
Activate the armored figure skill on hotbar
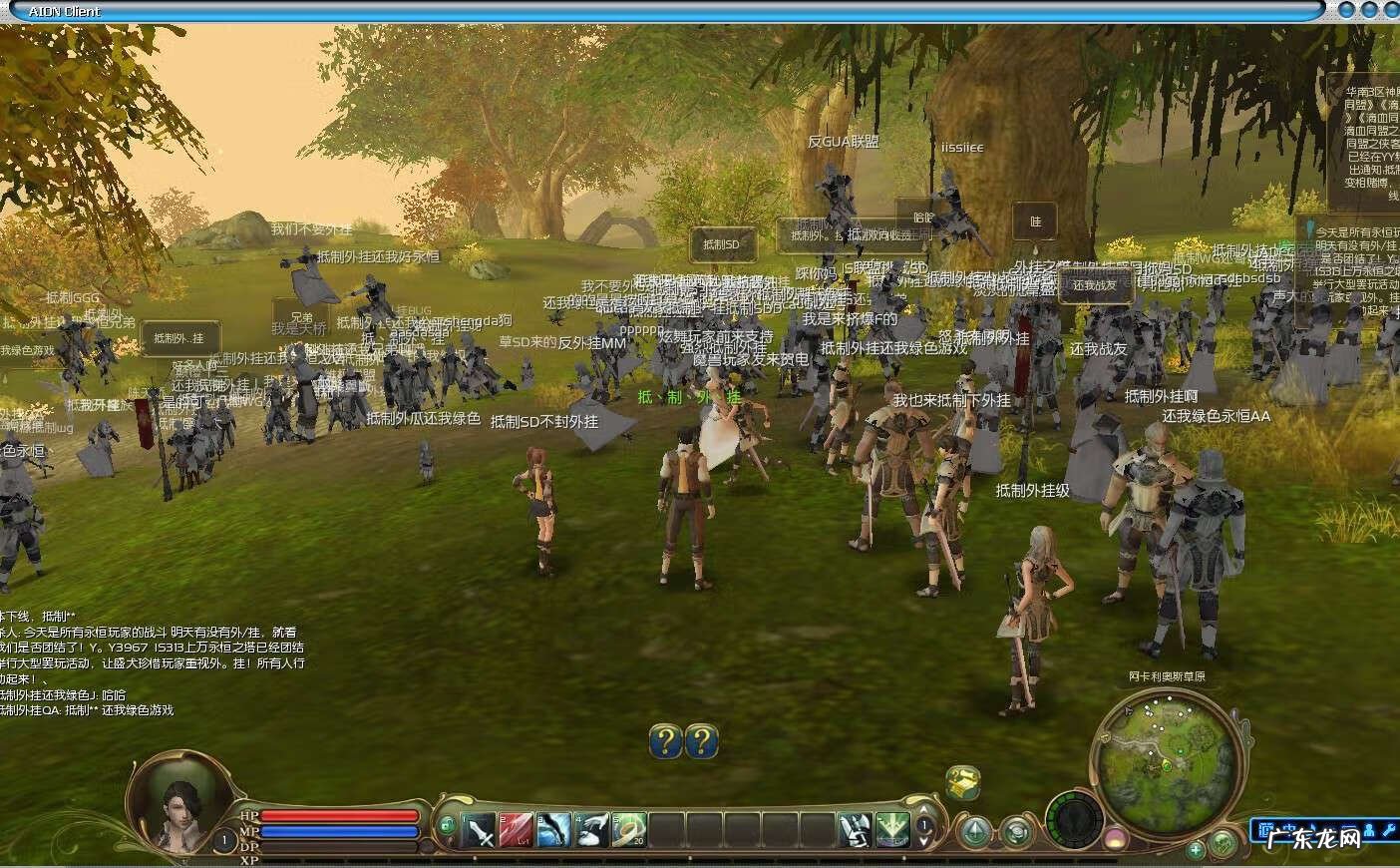tap(854, 830)
